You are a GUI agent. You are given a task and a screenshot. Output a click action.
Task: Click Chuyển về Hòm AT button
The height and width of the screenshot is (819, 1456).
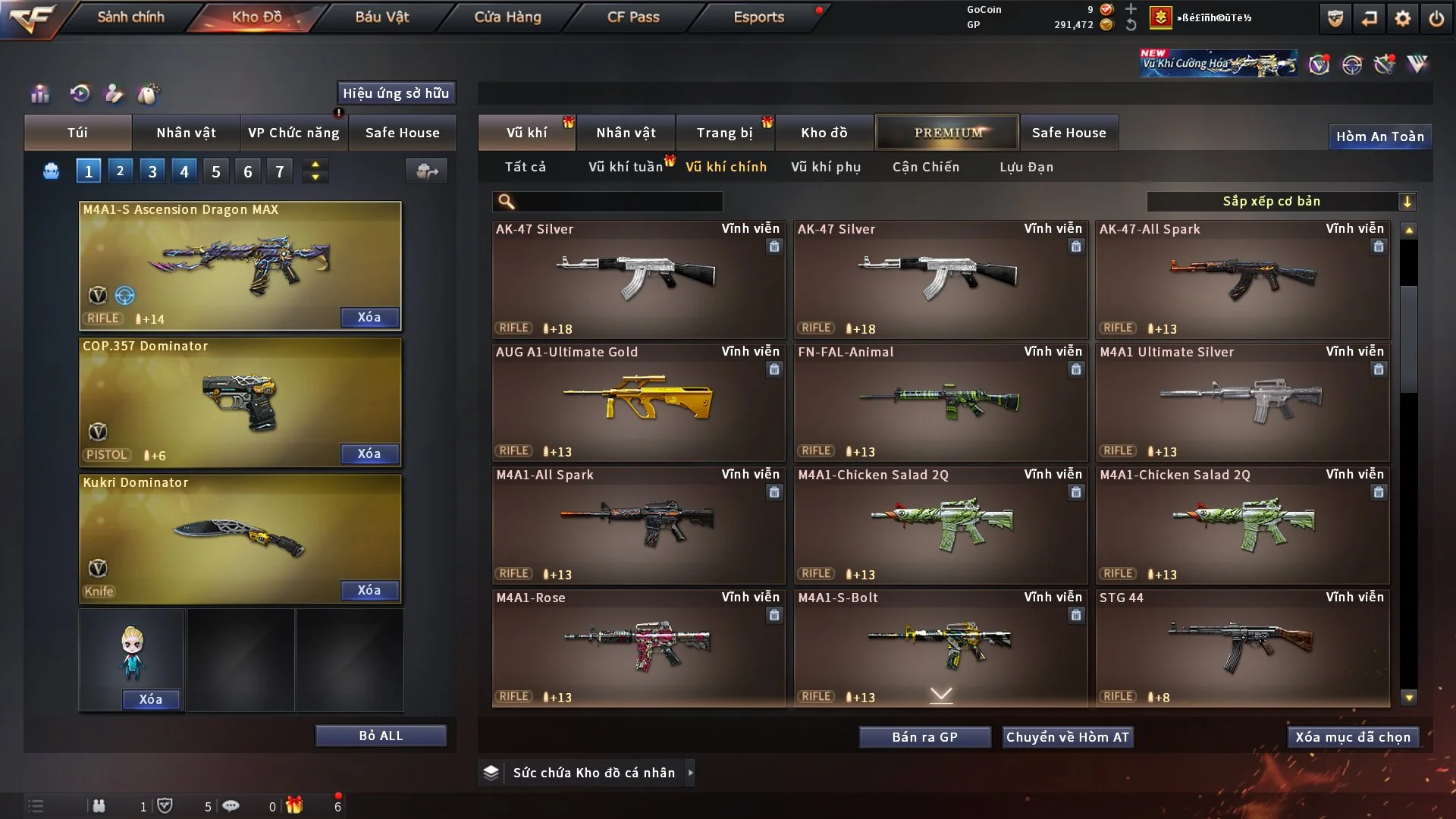(x=1068, y=737)
